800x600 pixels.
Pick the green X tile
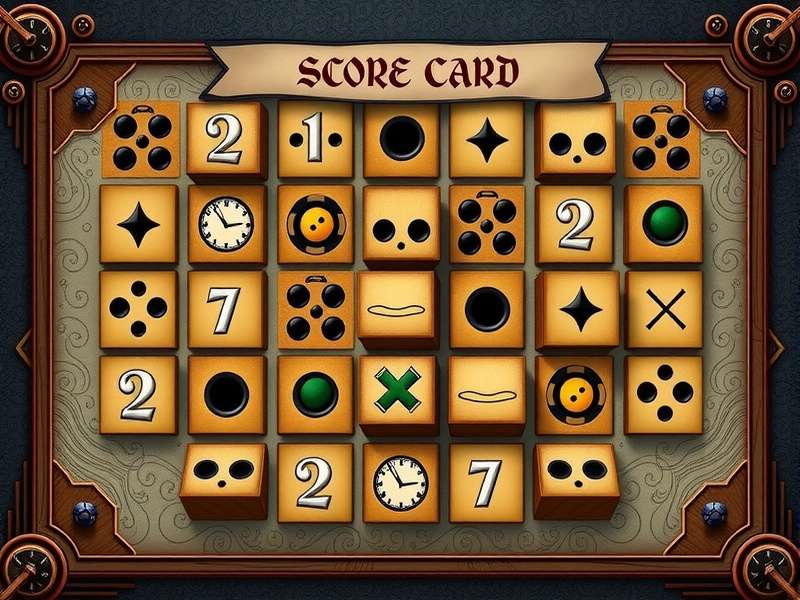click(399, 392)
